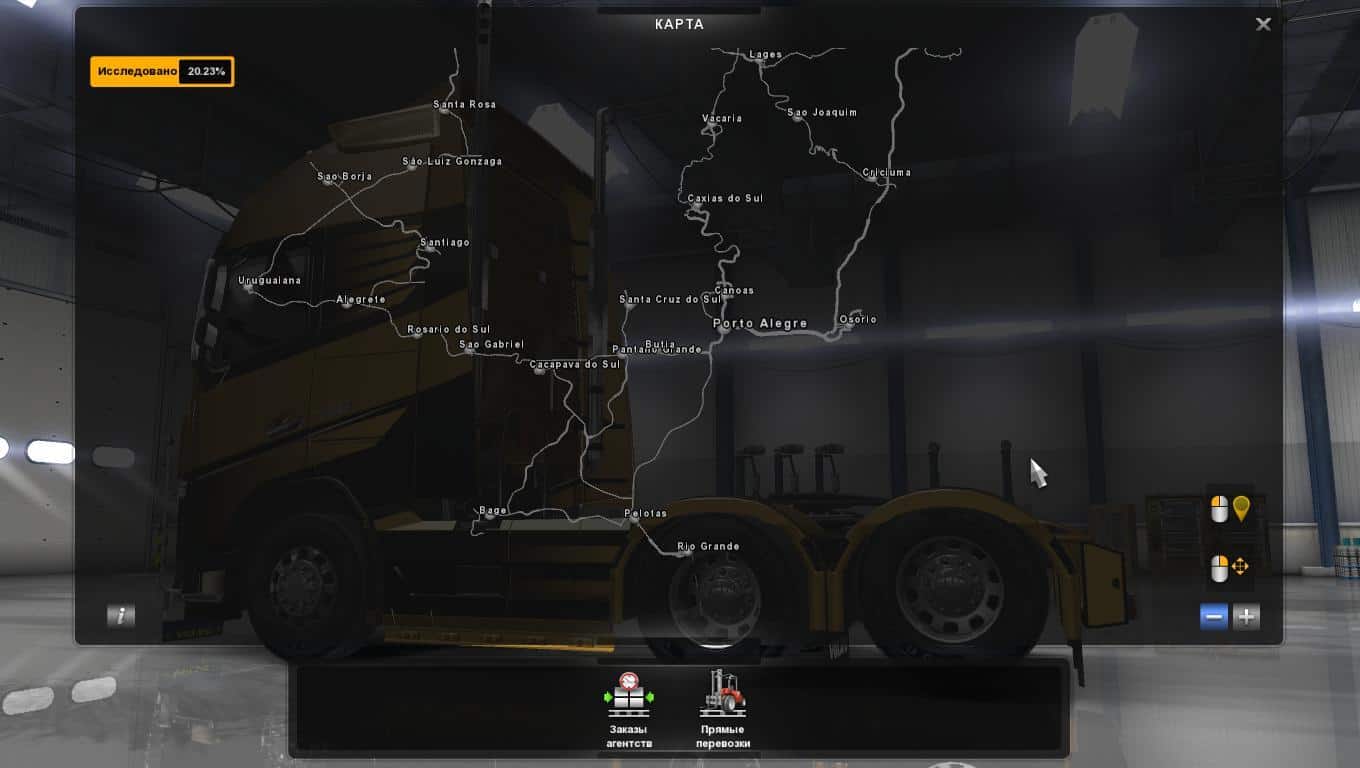This screenshot has height=768, width=1360.
Task: Select the Porto Alegre city marker
Action: (x=759, y=324)
